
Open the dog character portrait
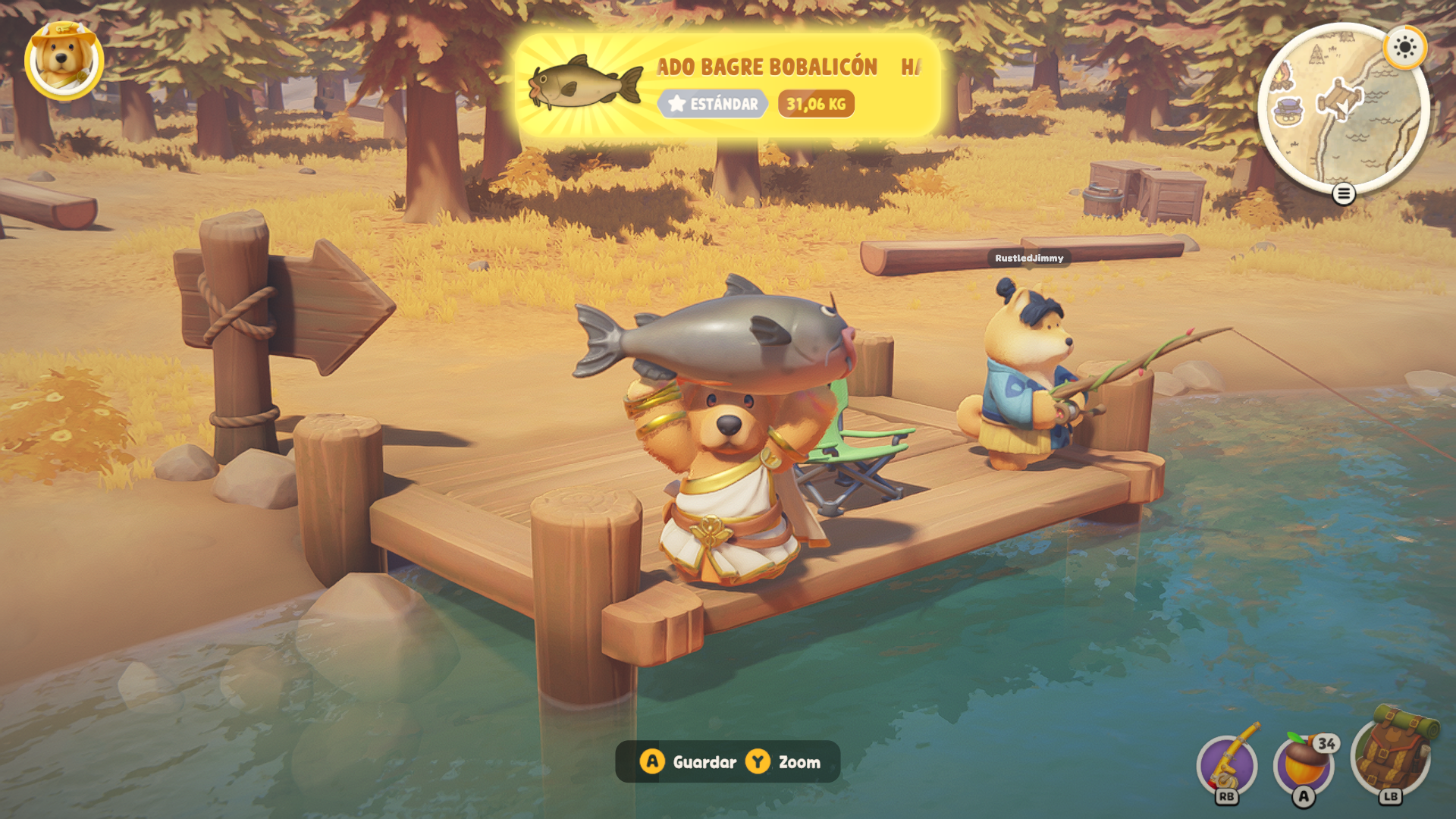click(64, 61)
